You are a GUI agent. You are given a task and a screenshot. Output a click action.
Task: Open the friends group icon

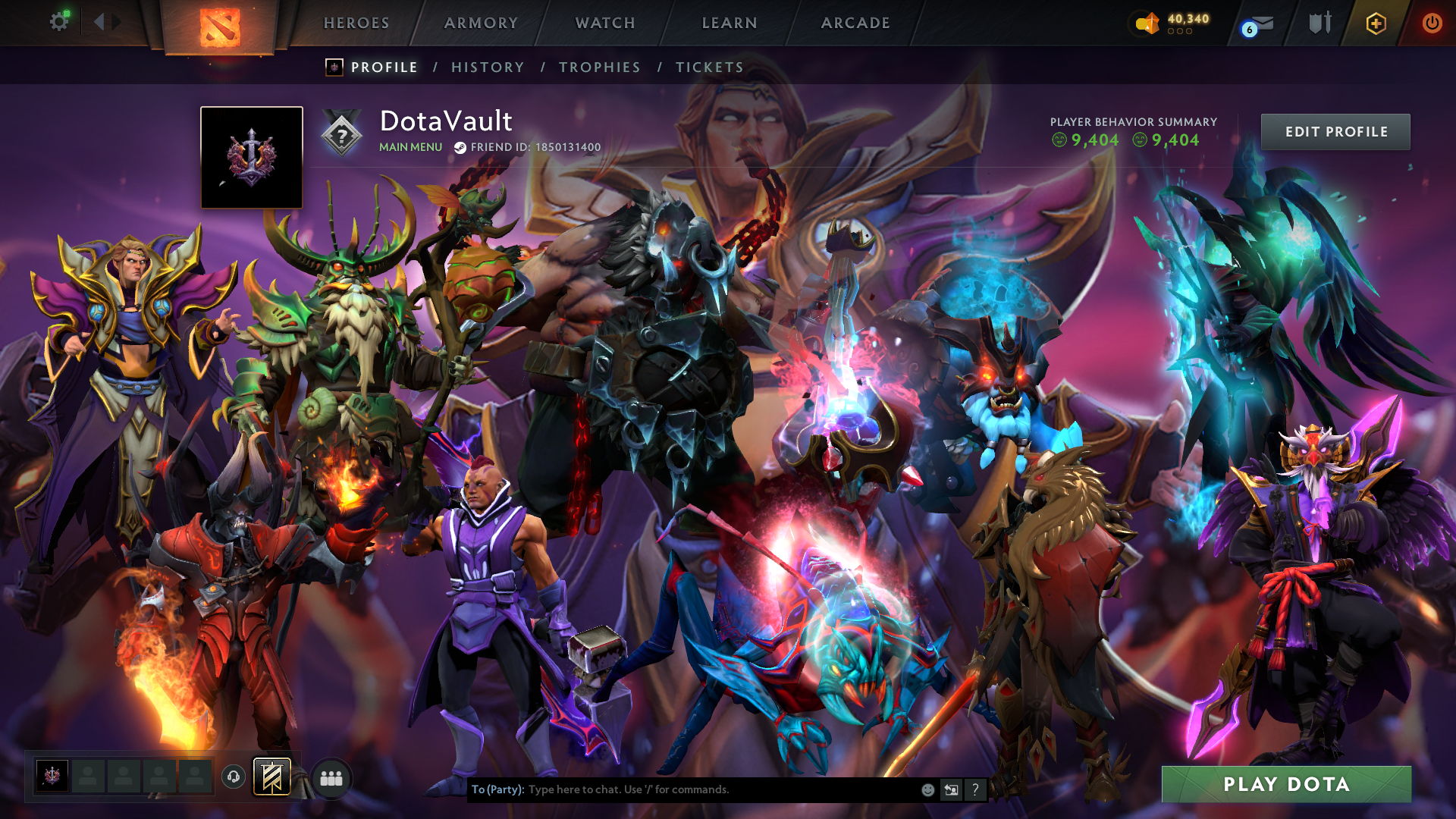[x=331, y=778]
